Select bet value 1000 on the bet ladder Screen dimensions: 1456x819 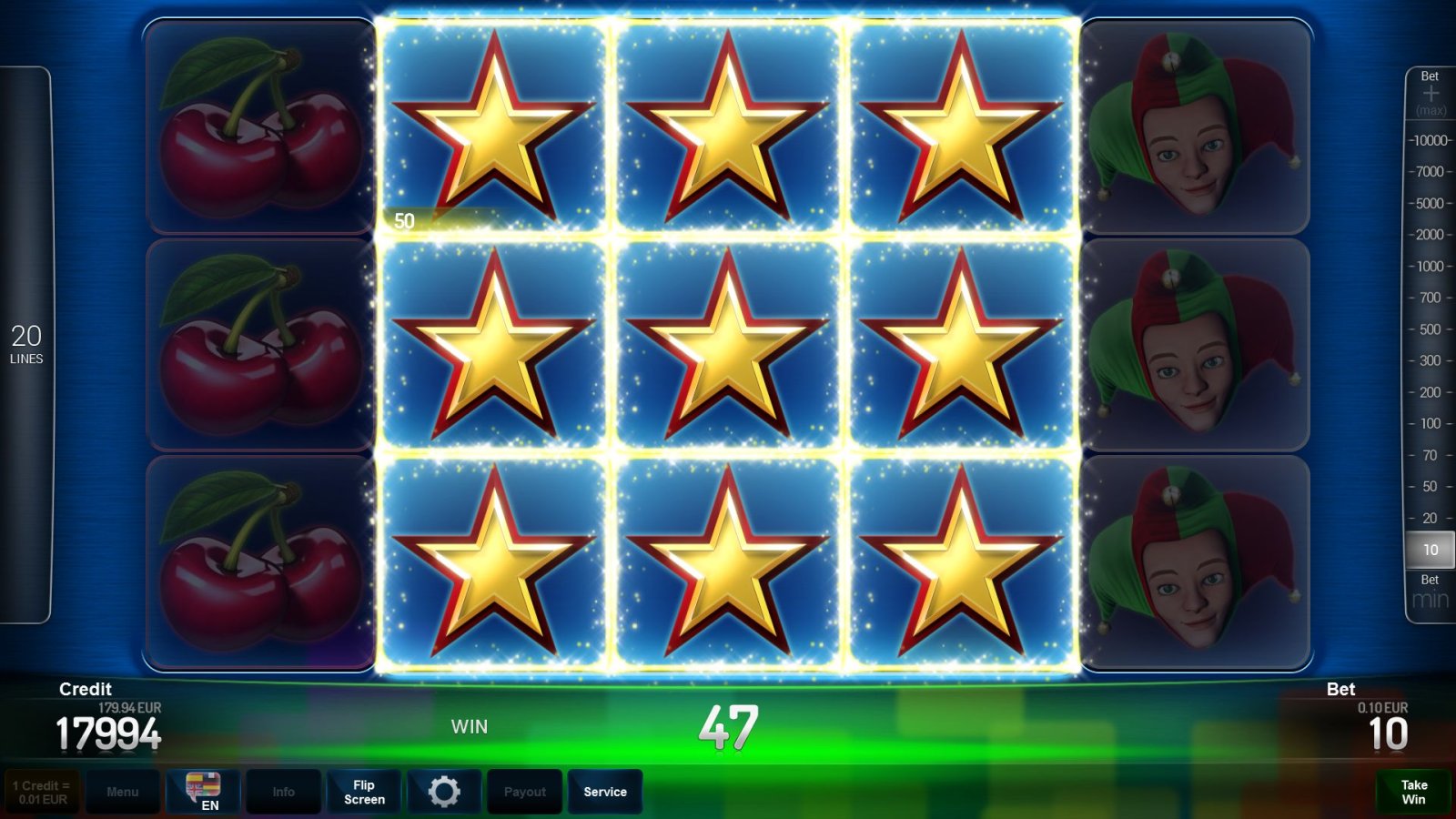click(1429, 267)
